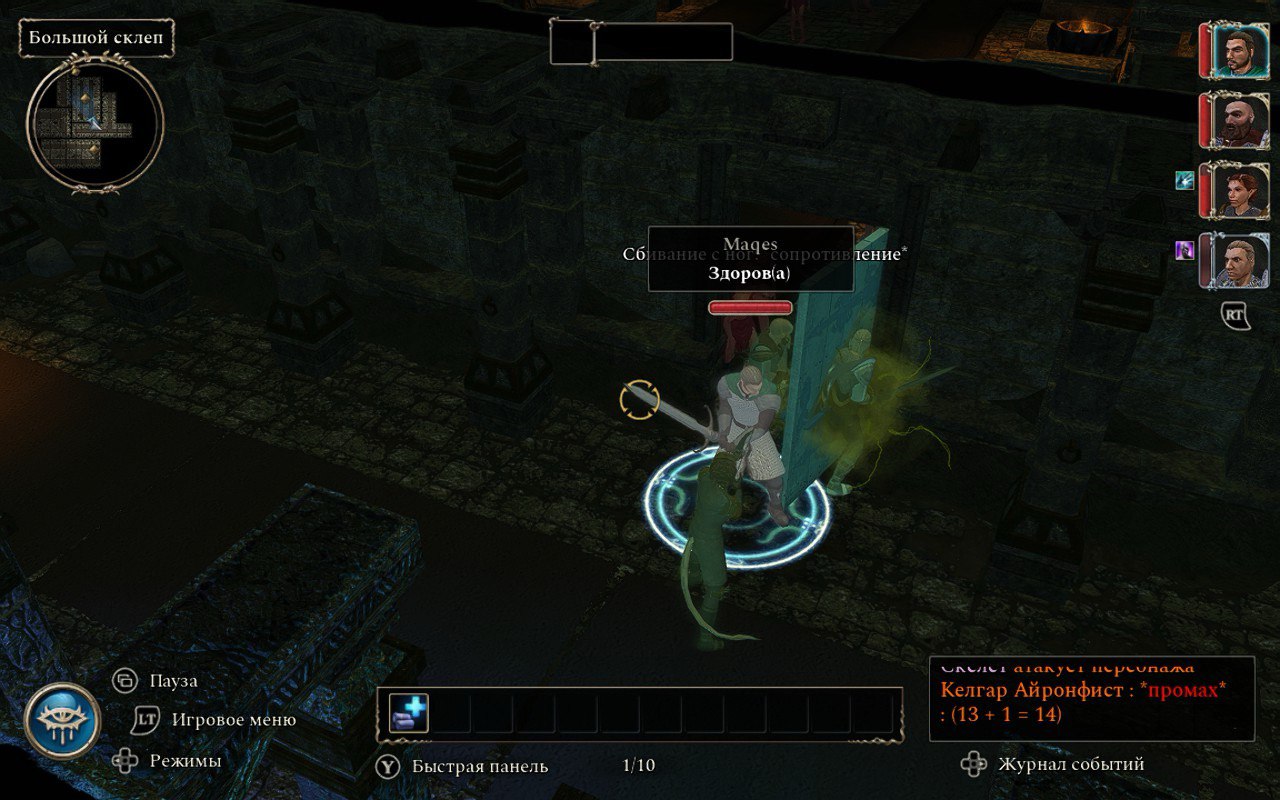Pick the bottom silver-framed party portrait
This screenshot has height=800, width=1280.
click(1240, 260)
